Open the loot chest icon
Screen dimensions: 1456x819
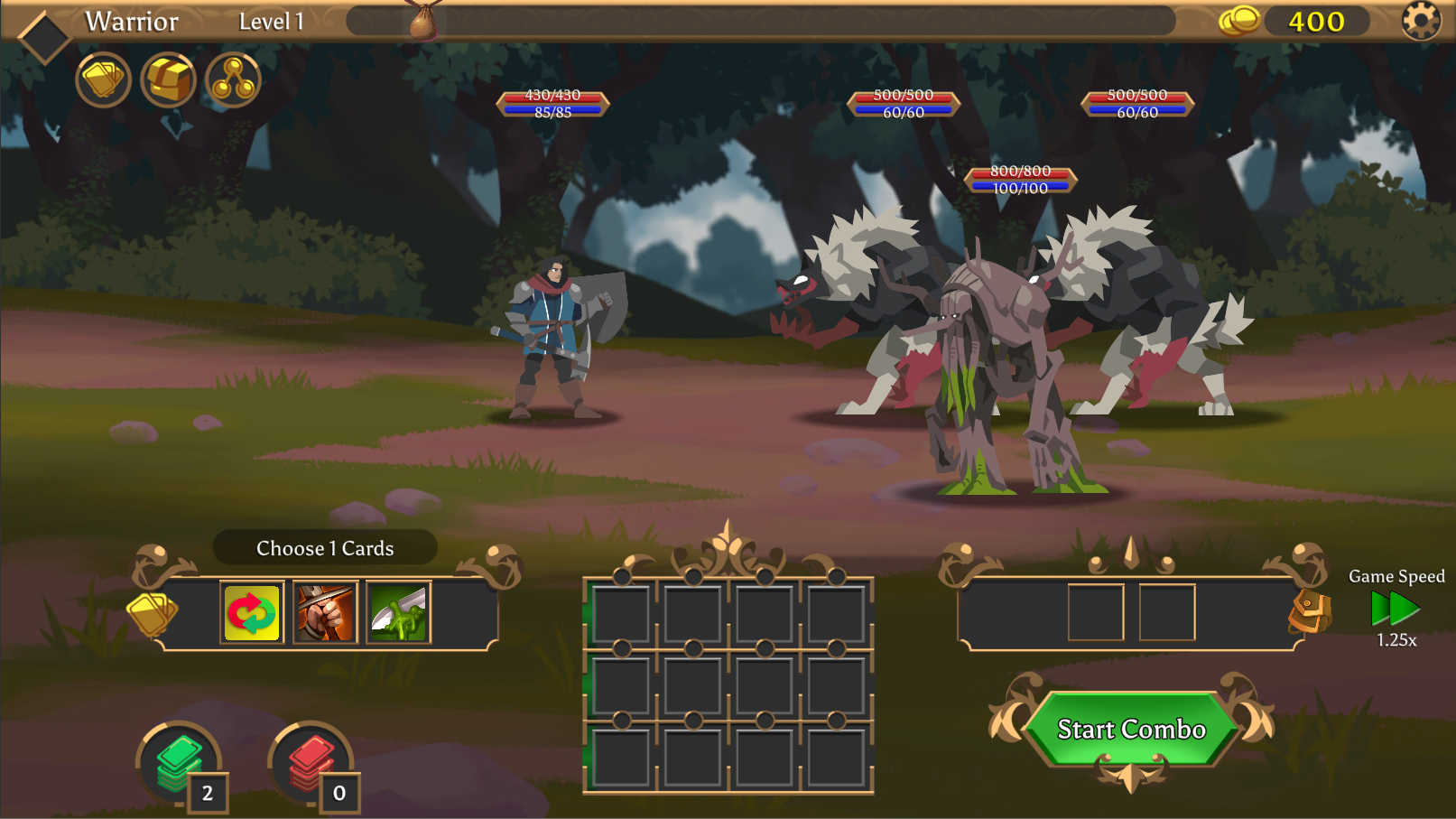168,79
